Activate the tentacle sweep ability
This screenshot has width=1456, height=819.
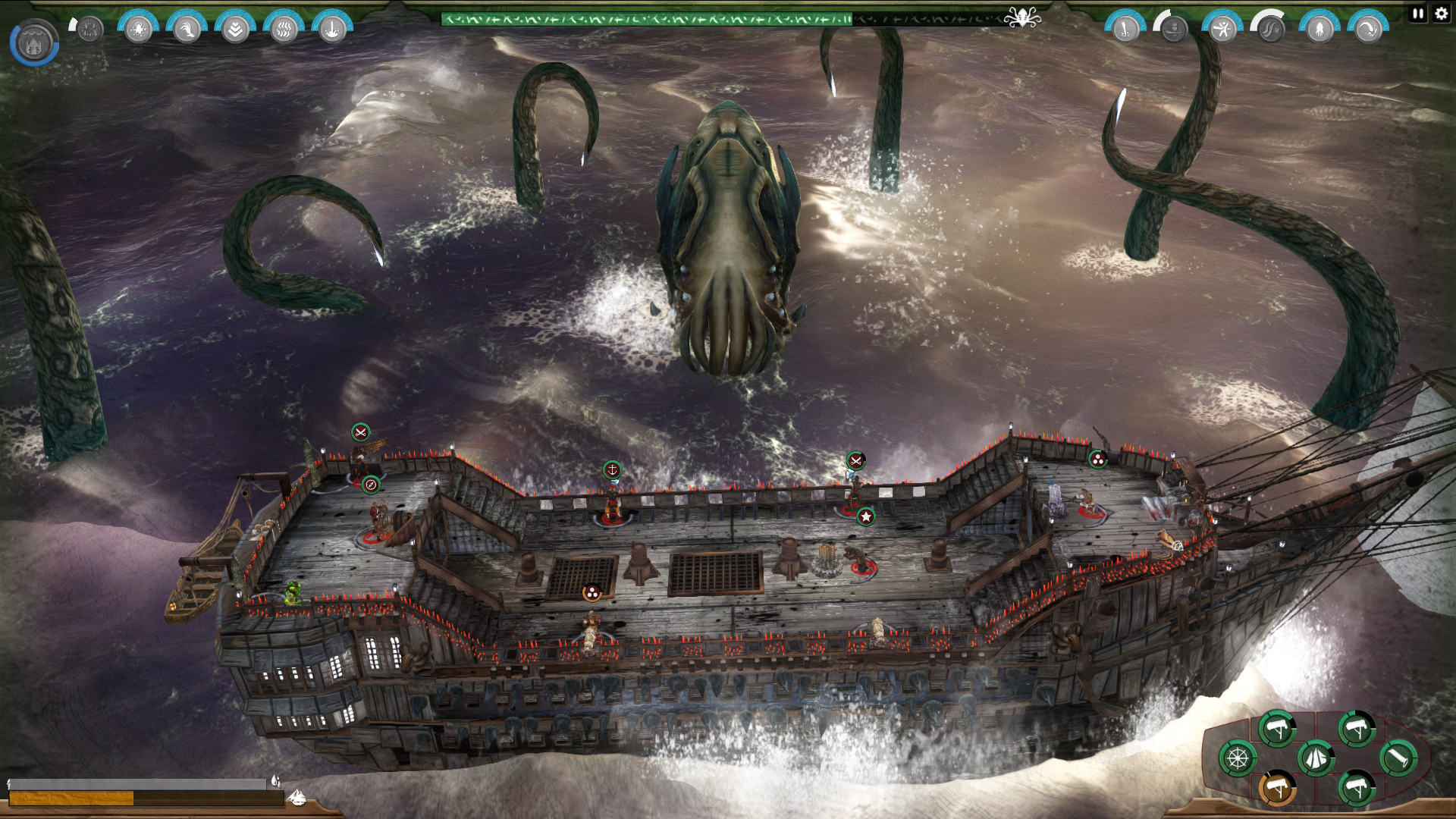click(1368, 30)
